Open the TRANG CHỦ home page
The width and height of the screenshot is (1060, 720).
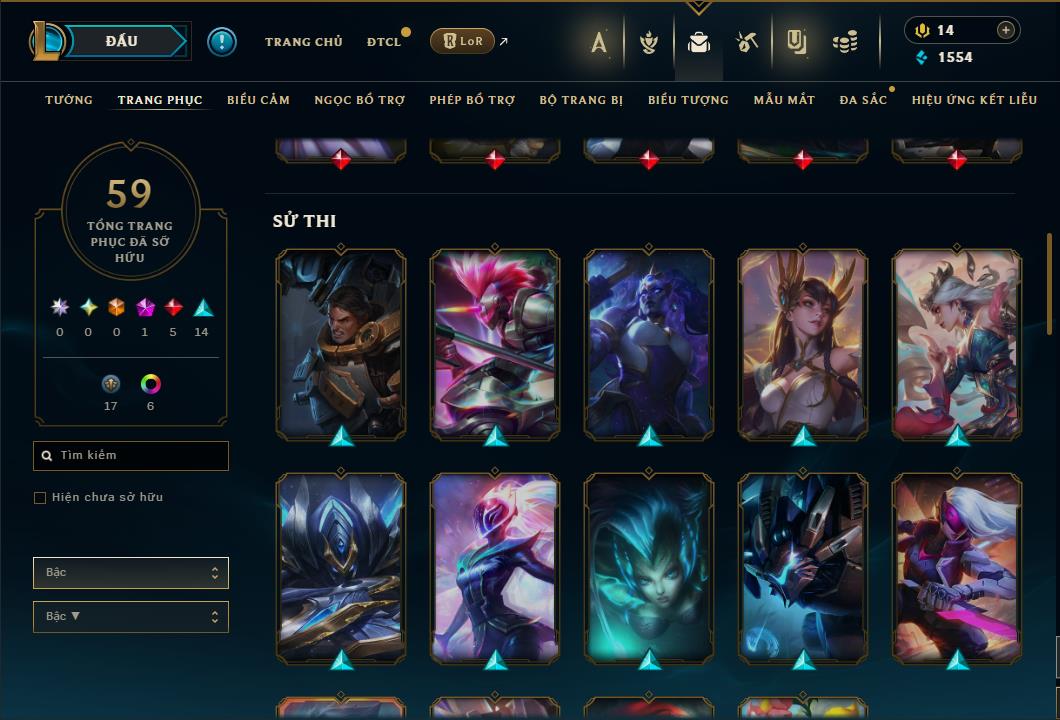(x=303, y=42)
